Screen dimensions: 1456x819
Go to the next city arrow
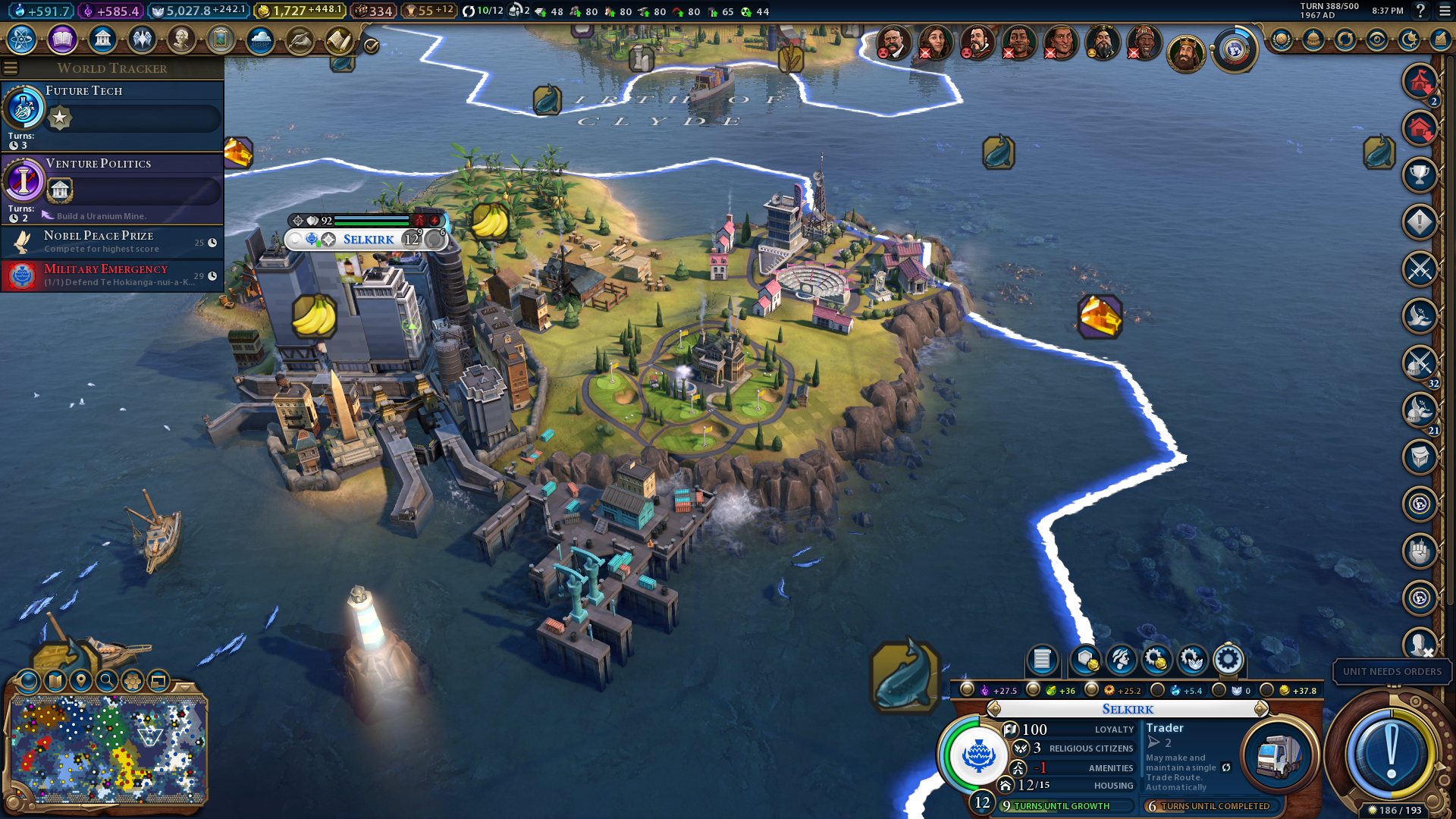point(1261,709)
